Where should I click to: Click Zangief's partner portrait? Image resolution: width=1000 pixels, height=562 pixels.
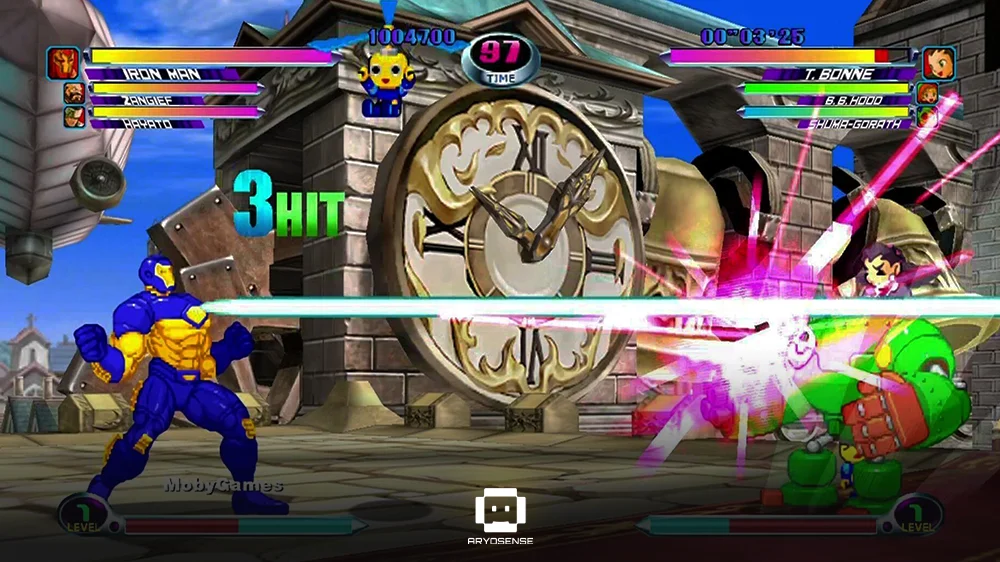(74, 93)
